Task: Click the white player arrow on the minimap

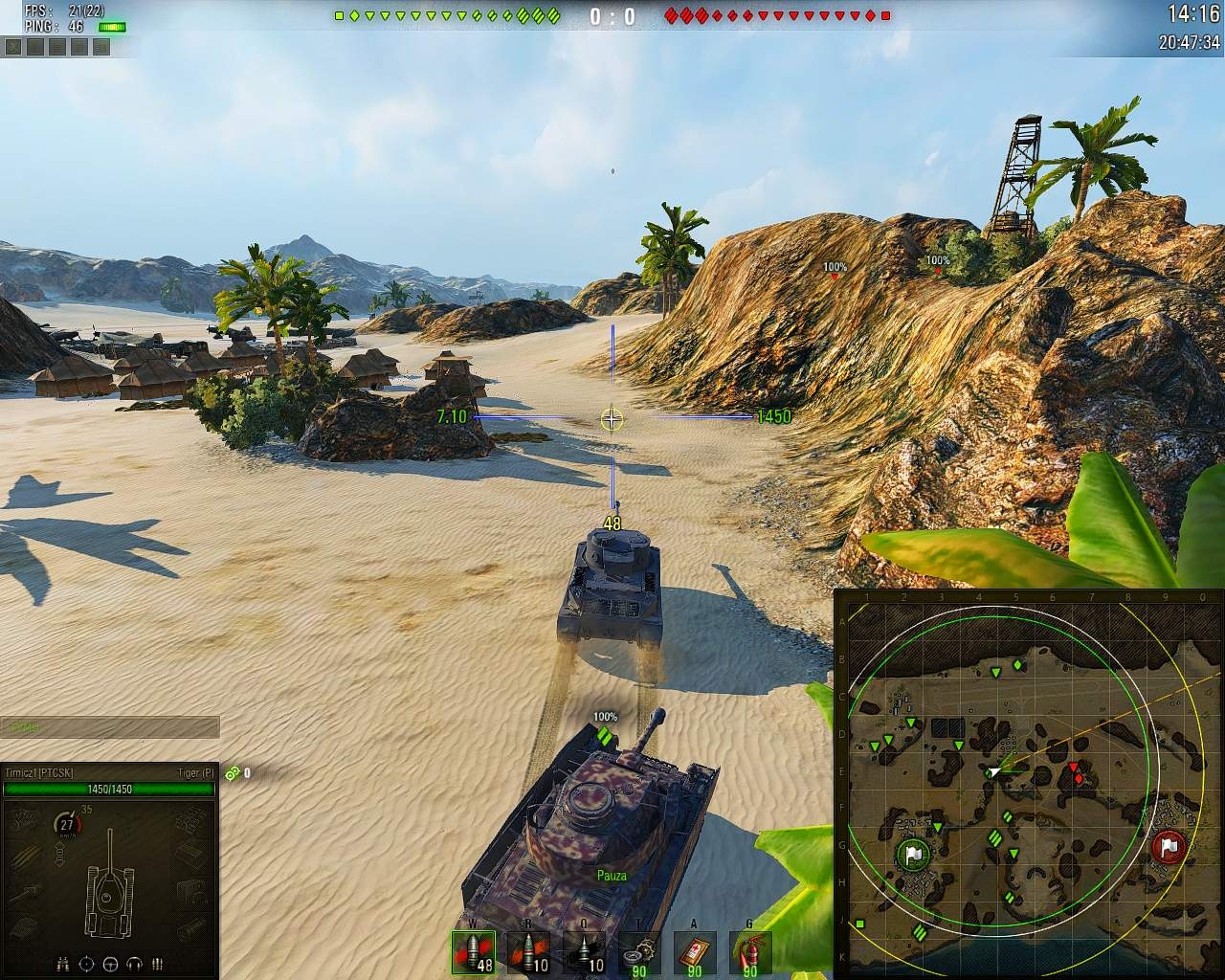Action: pos(994,771)
